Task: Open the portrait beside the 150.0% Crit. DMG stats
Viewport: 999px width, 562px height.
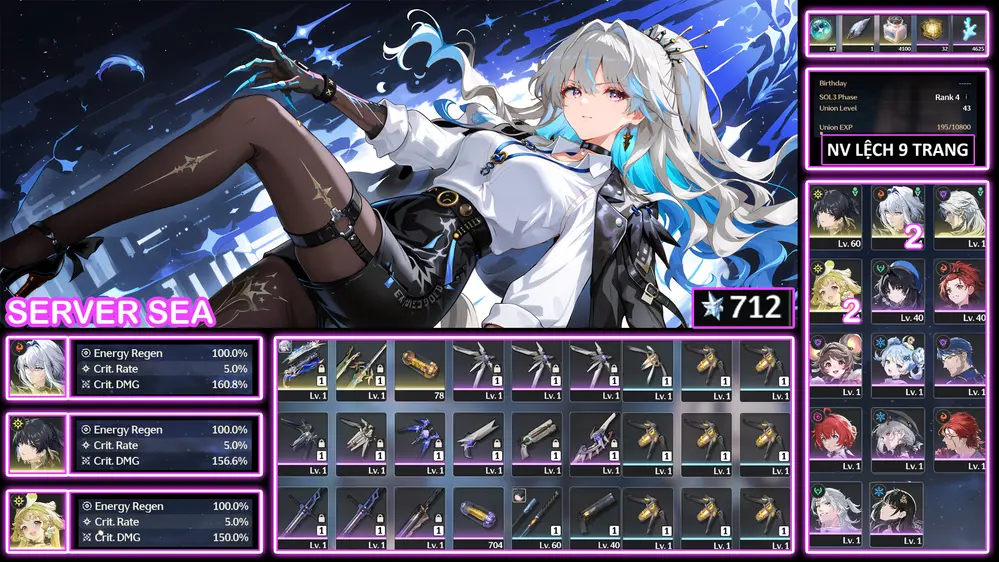Action: tap(36, 520)
